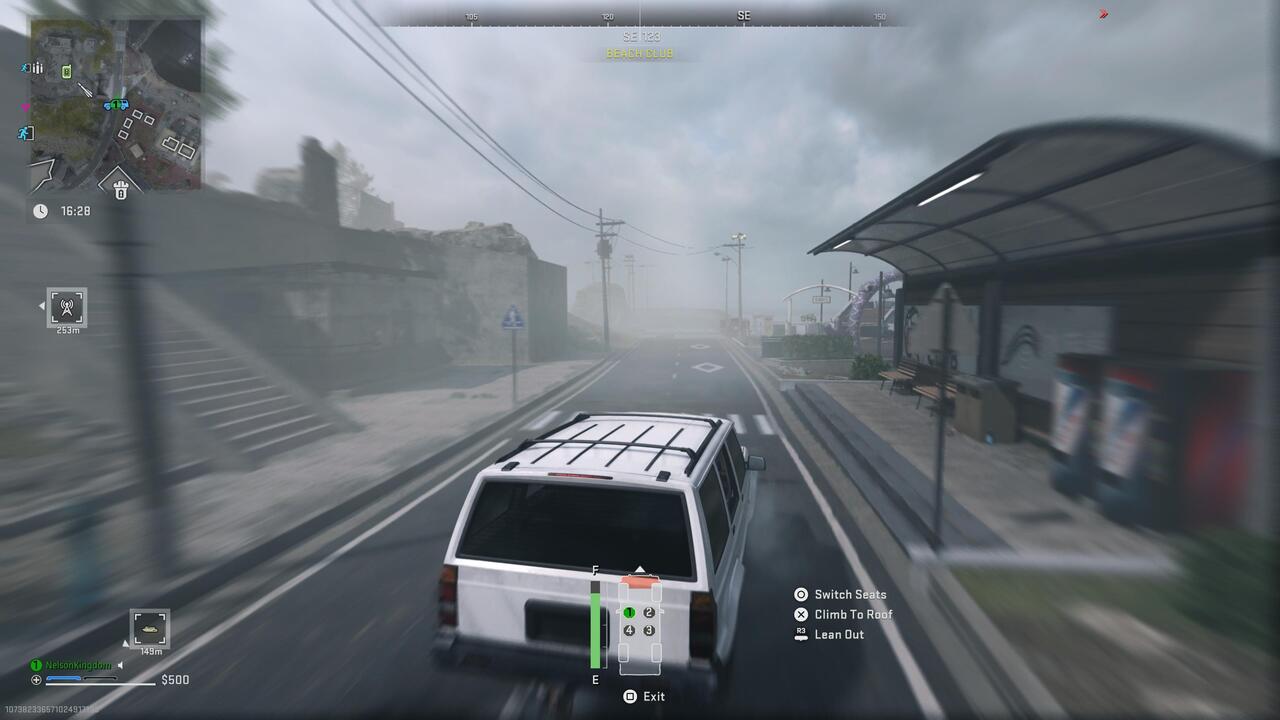Select the BEACH CLUB objective label
The height and width of the screenshot is (720, 1280).
640,53
